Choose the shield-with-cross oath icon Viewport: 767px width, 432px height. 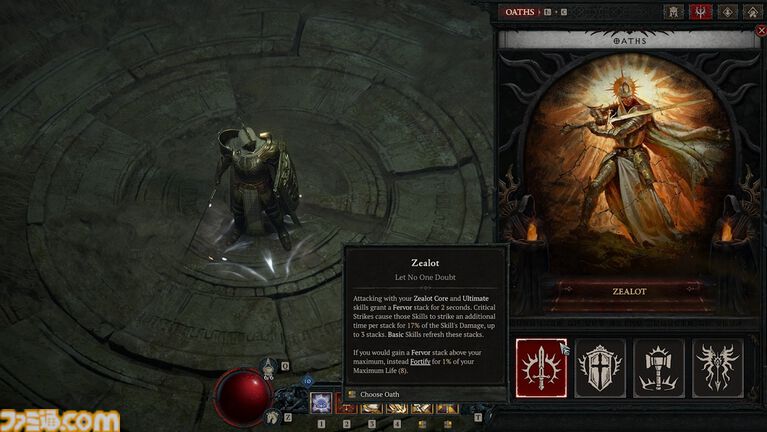coord(599,367)
